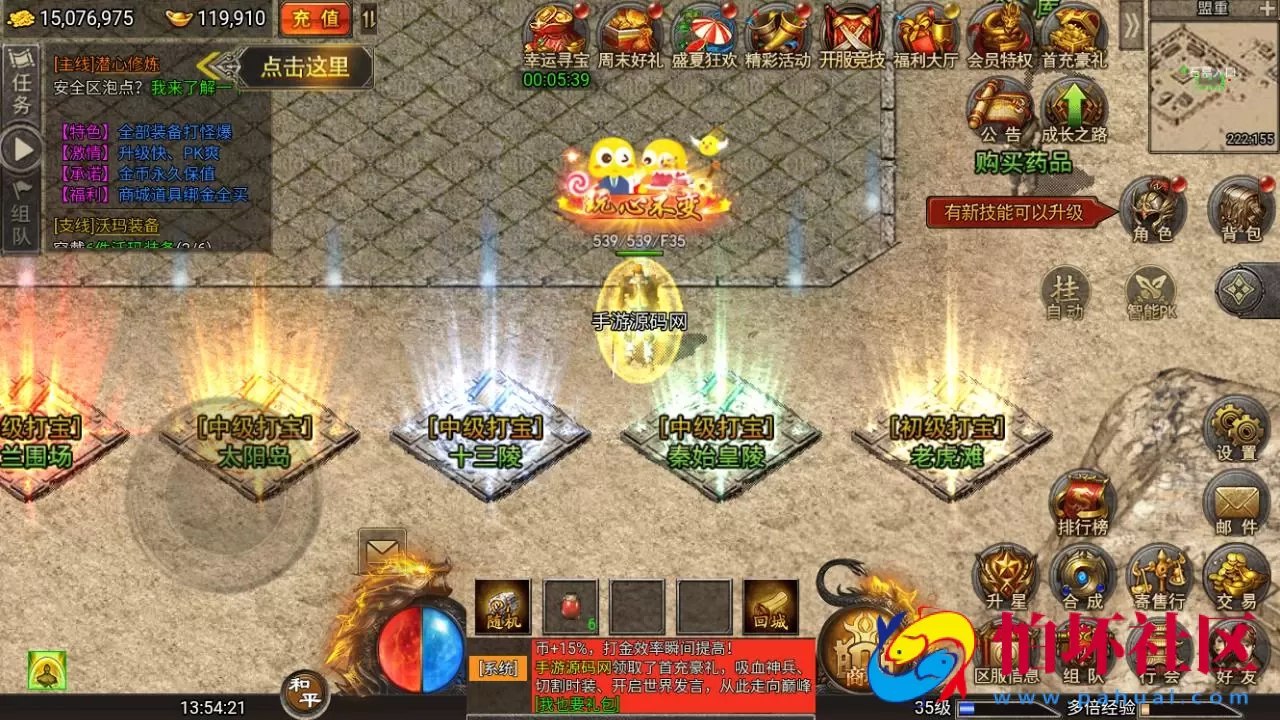
Task: Open the 幸运寻宝 lucky treasure event
Action: click(x=556, y=33)
